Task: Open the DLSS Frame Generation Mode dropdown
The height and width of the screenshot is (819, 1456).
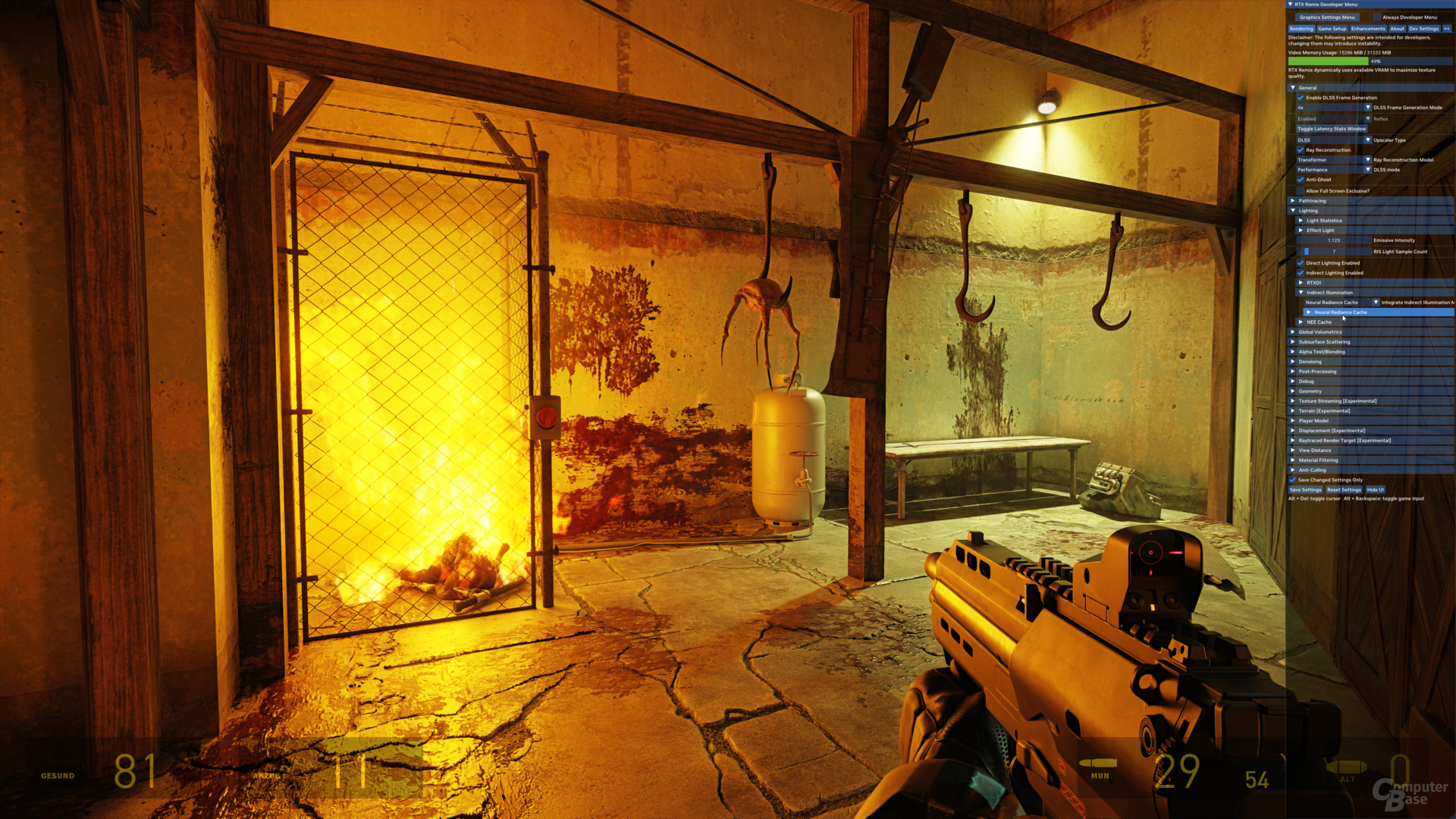Action: (1368, 108)
